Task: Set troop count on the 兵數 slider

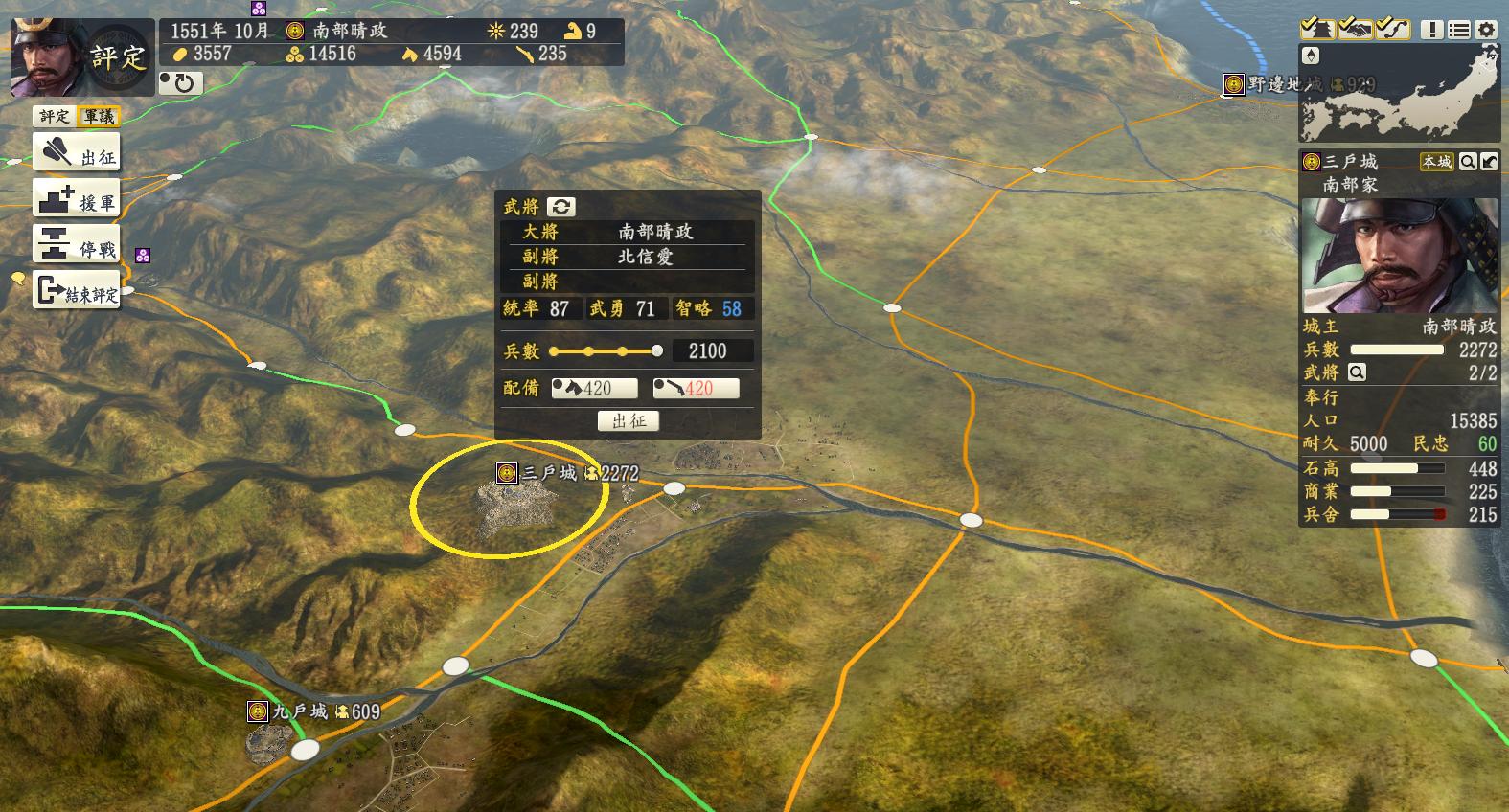Action: 606,351
